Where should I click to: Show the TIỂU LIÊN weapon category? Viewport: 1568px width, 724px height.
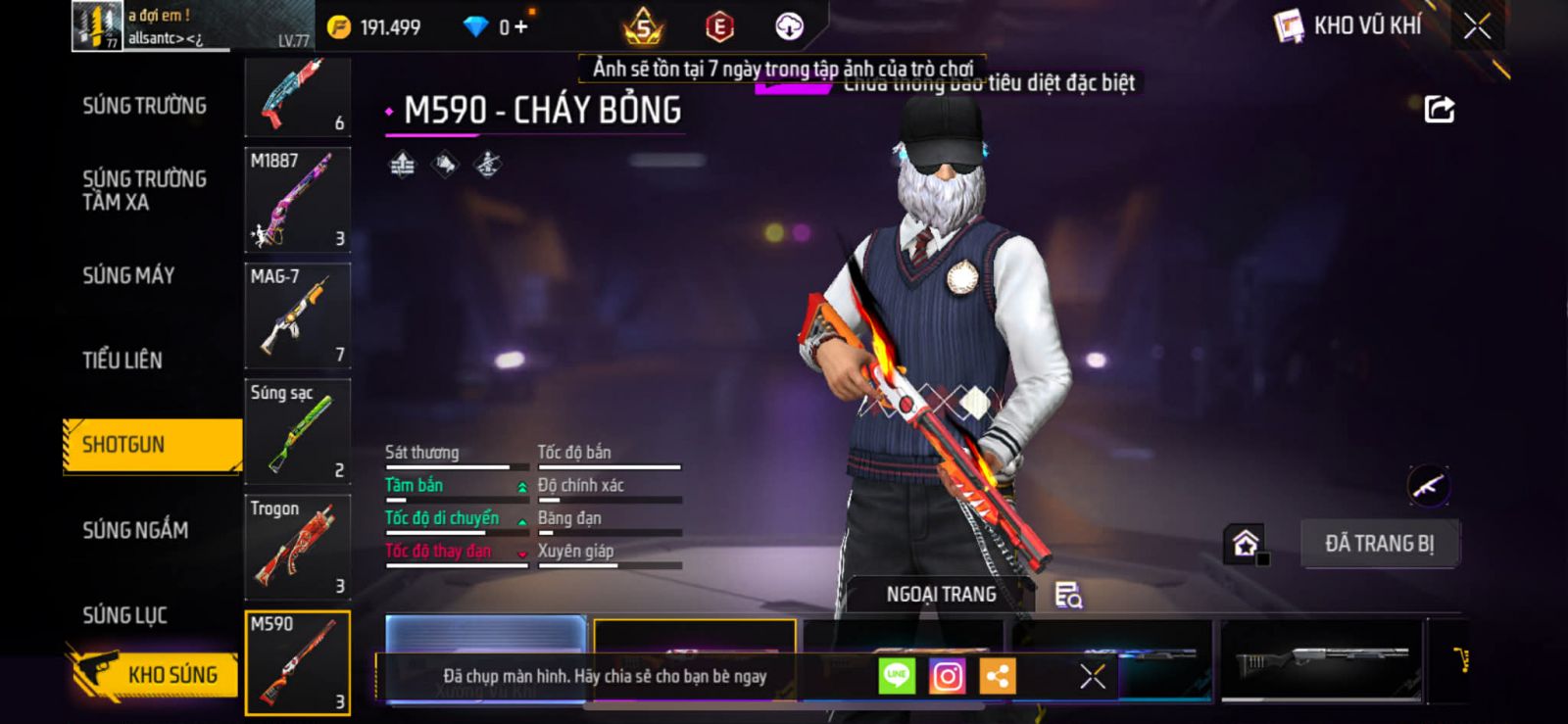122,360
